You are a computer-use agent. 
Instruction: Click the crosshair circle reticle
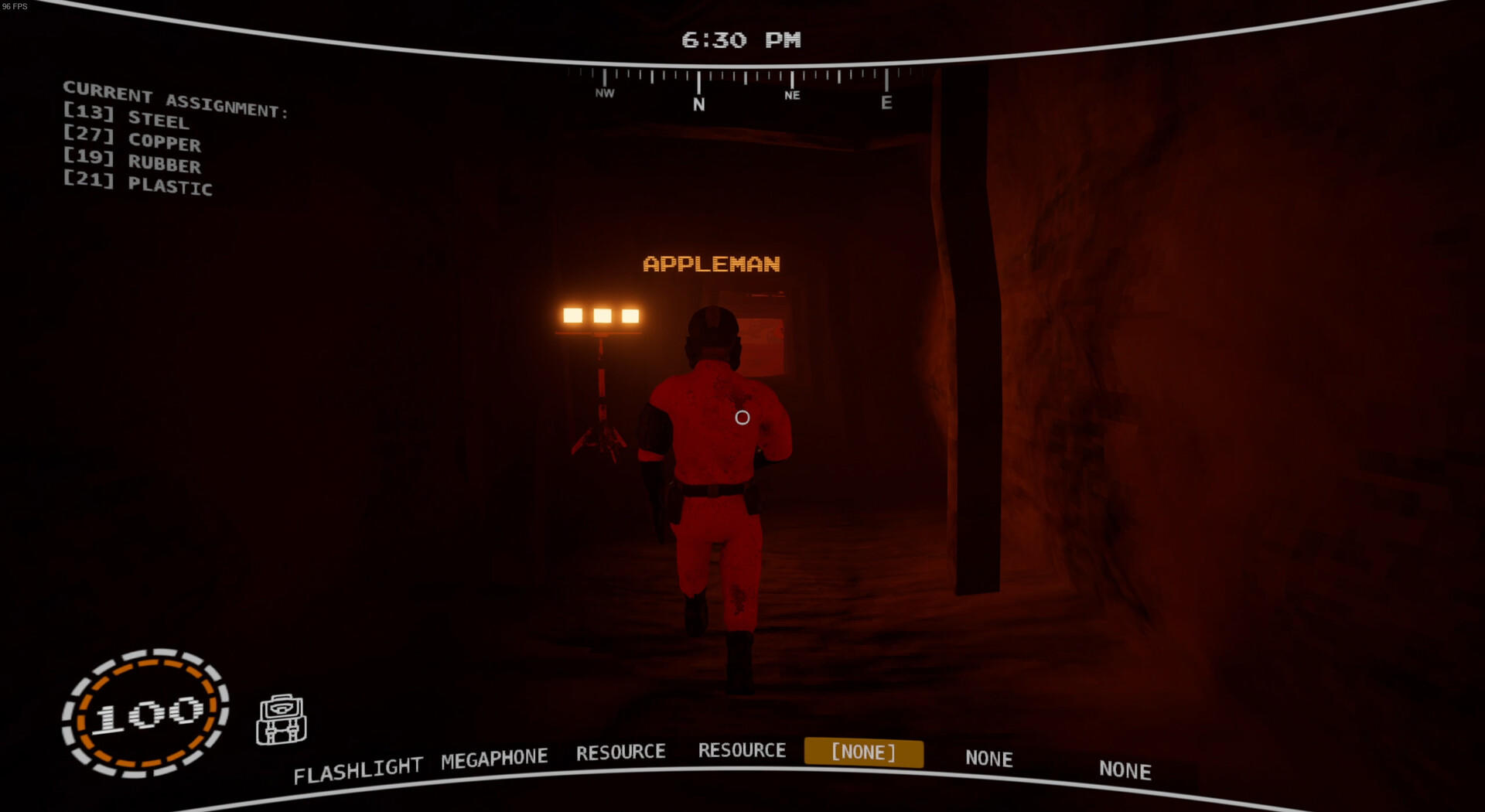(x=741, y=418)
